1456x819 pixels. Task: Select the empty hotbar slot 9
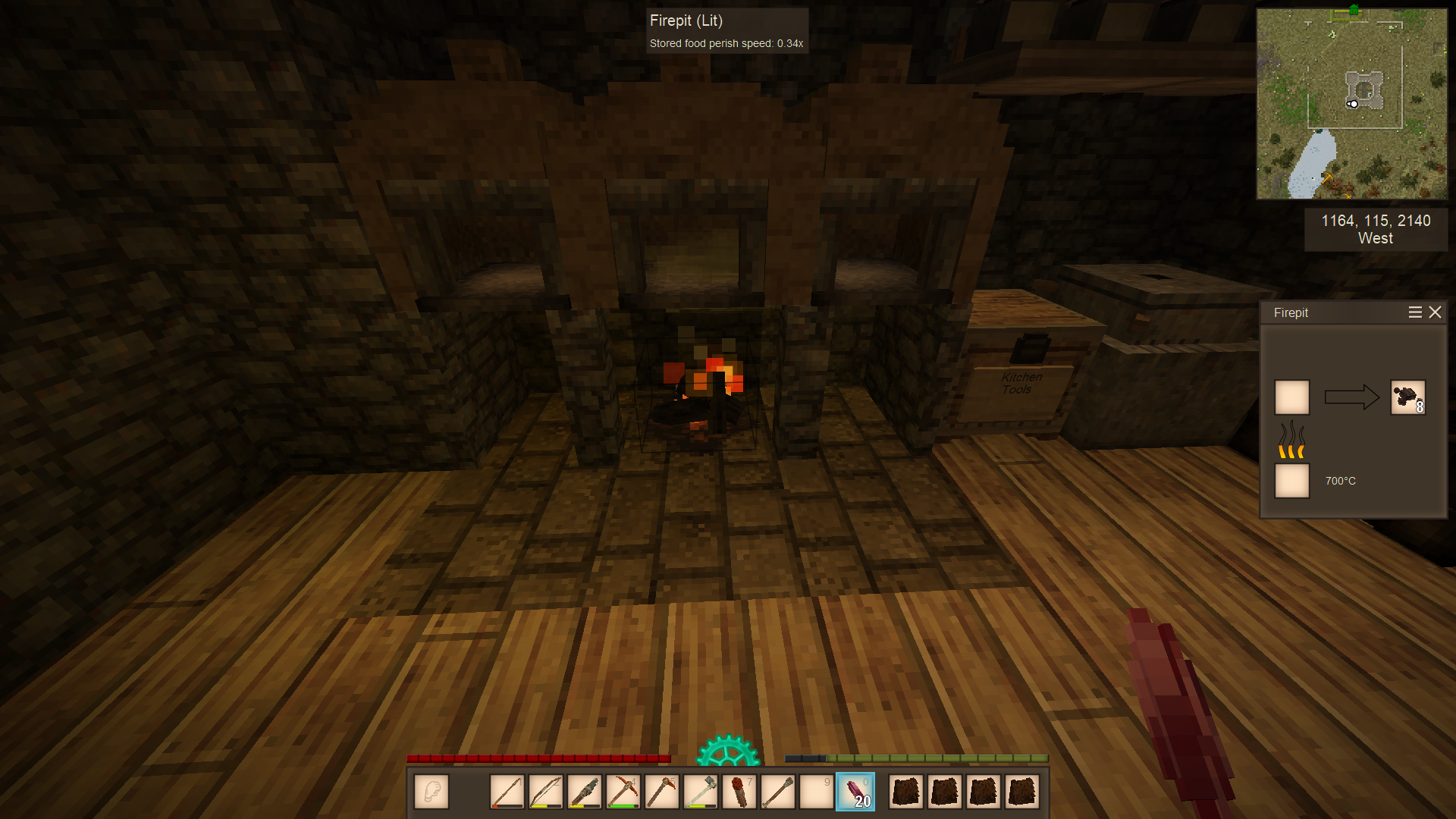[817, 792]
